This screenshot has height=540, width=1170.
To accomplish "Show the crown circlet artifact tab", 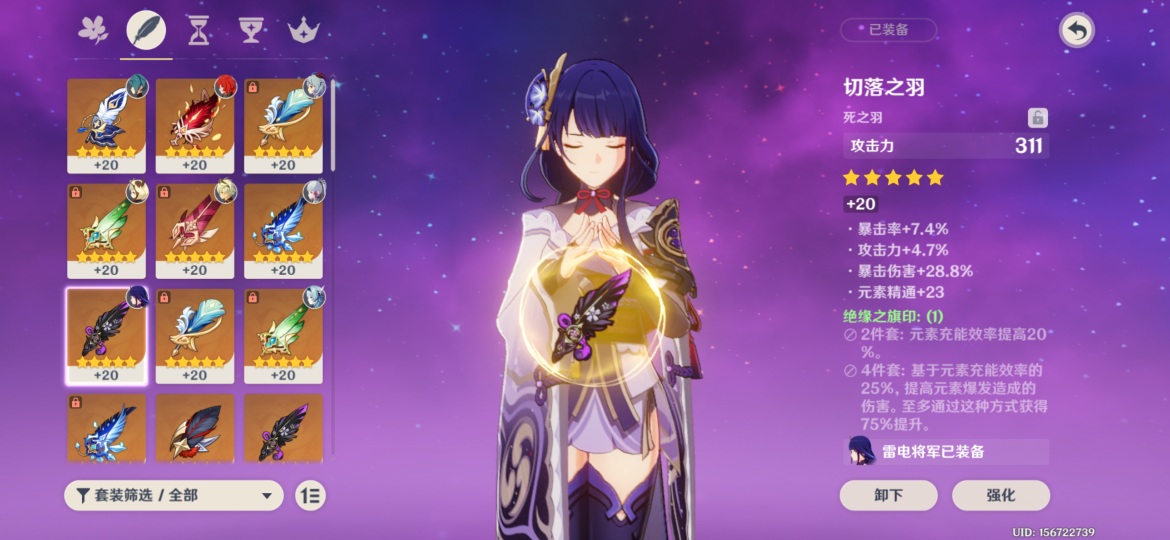I will pyautogui.click(x=301, y=31).
